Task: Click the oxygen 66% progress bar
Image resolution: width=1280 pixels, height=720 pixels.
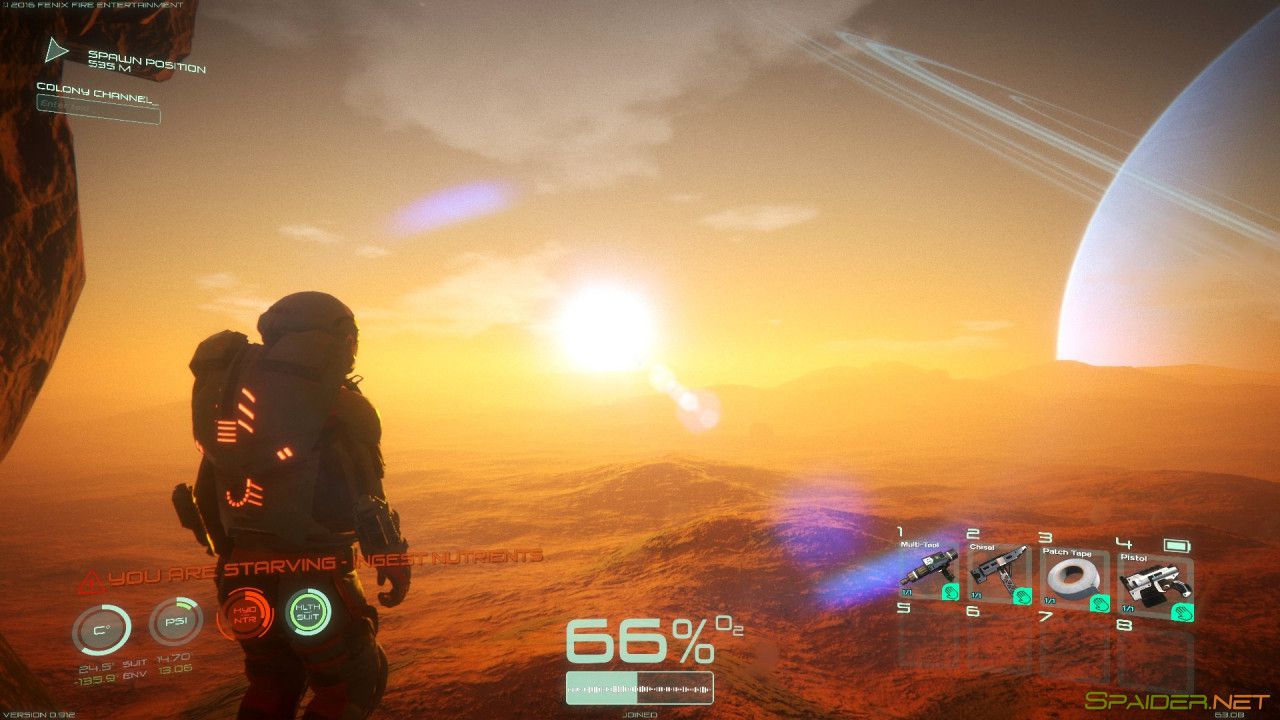Action: point(639,687)
